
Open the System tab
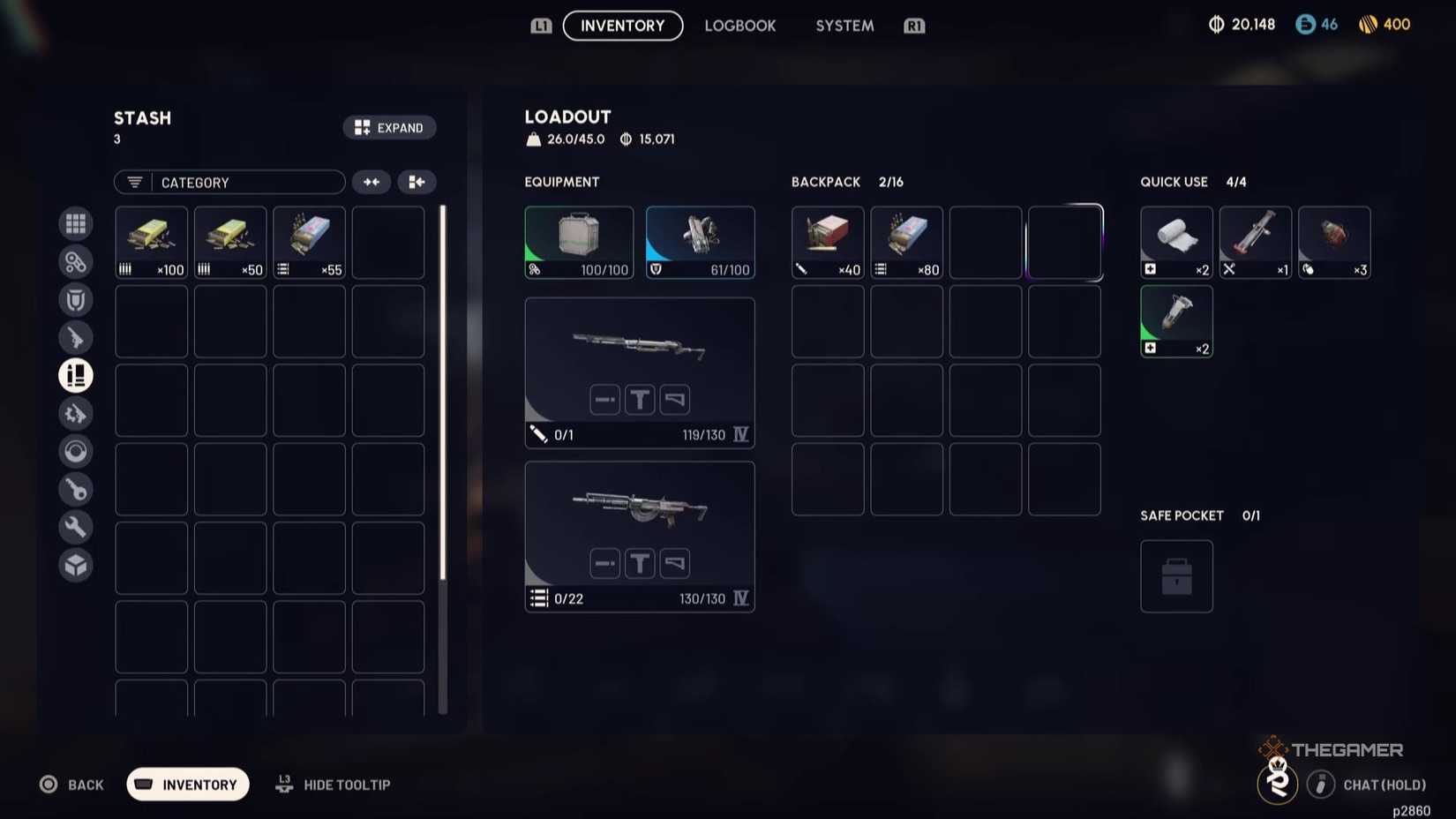(x=844, y=26)
